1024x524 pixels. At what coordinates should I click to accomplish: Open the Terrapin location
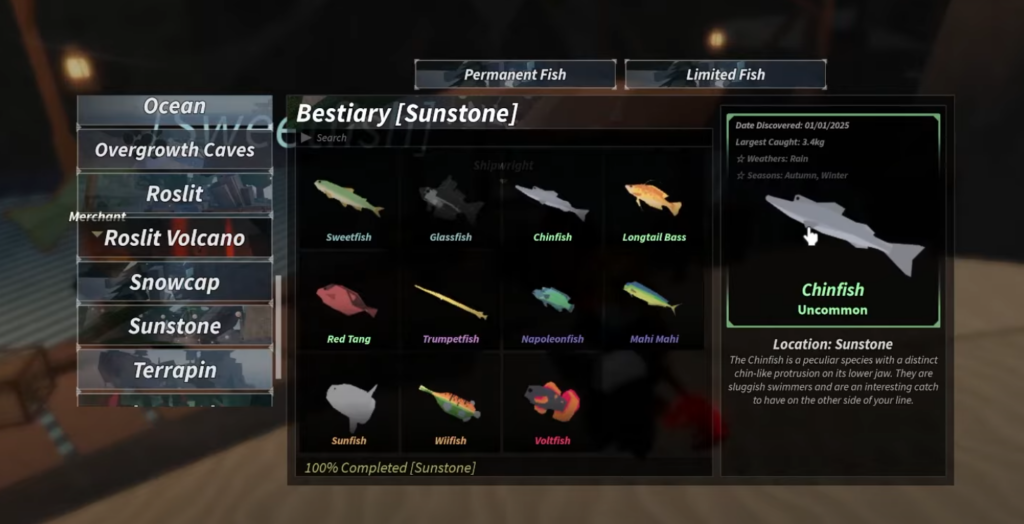175,370
